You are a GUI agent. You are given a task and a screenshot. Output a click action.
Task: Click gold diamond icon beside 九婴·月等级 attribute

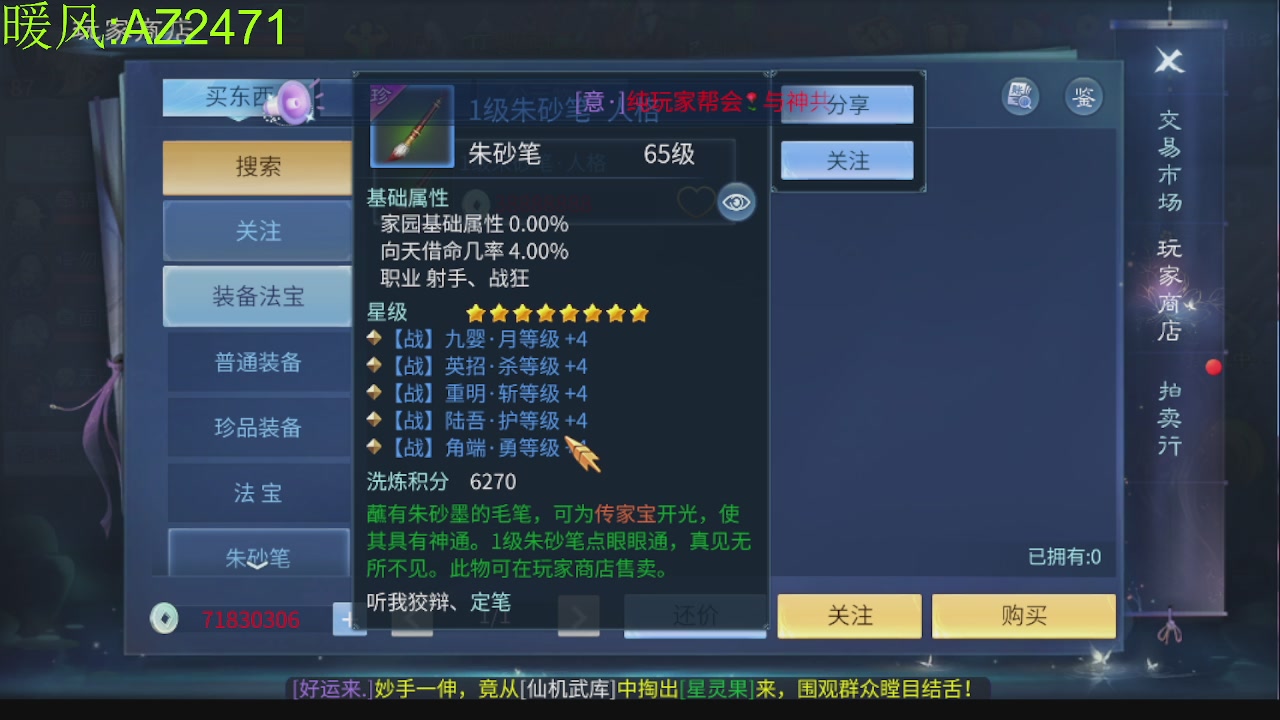pos(375,339)
